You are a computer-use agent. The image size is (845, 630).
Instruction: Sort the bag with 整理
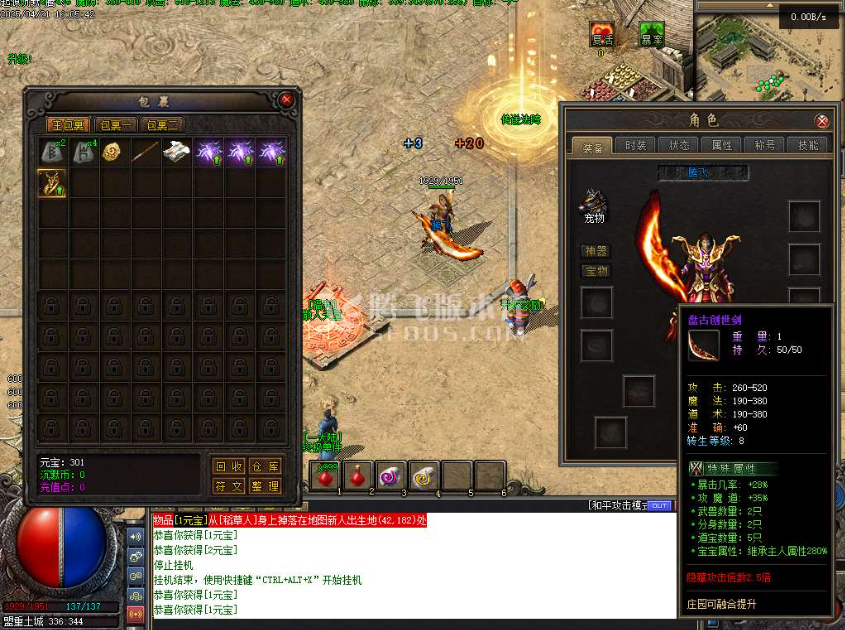click(x=265, y=486)
